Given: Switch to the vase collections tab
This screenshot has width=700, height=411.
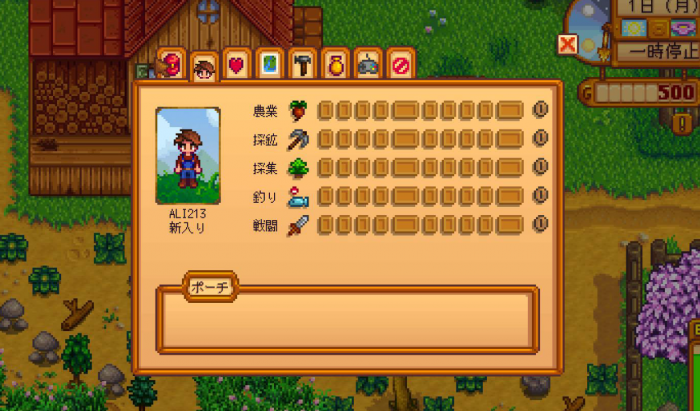Looking at the screenshot, I should 335,64.
